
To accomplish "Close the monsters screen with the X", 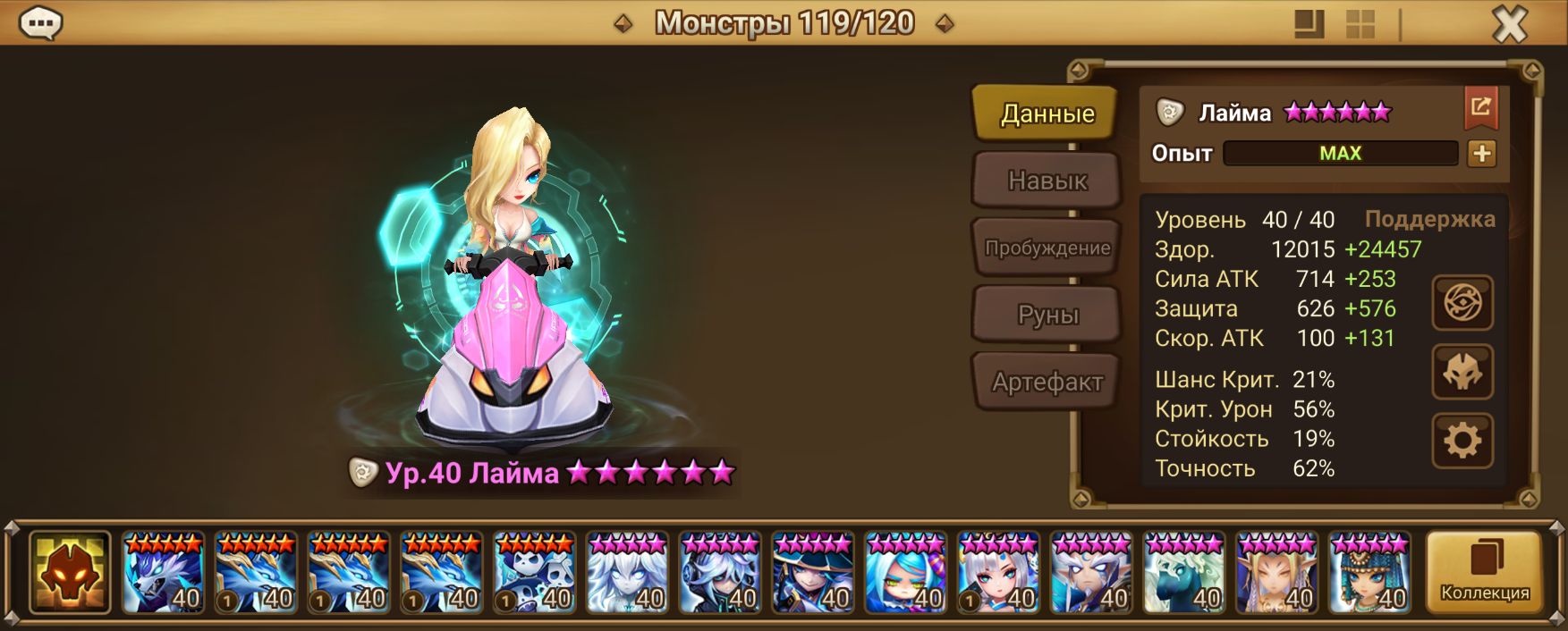I will point(1510,24).
